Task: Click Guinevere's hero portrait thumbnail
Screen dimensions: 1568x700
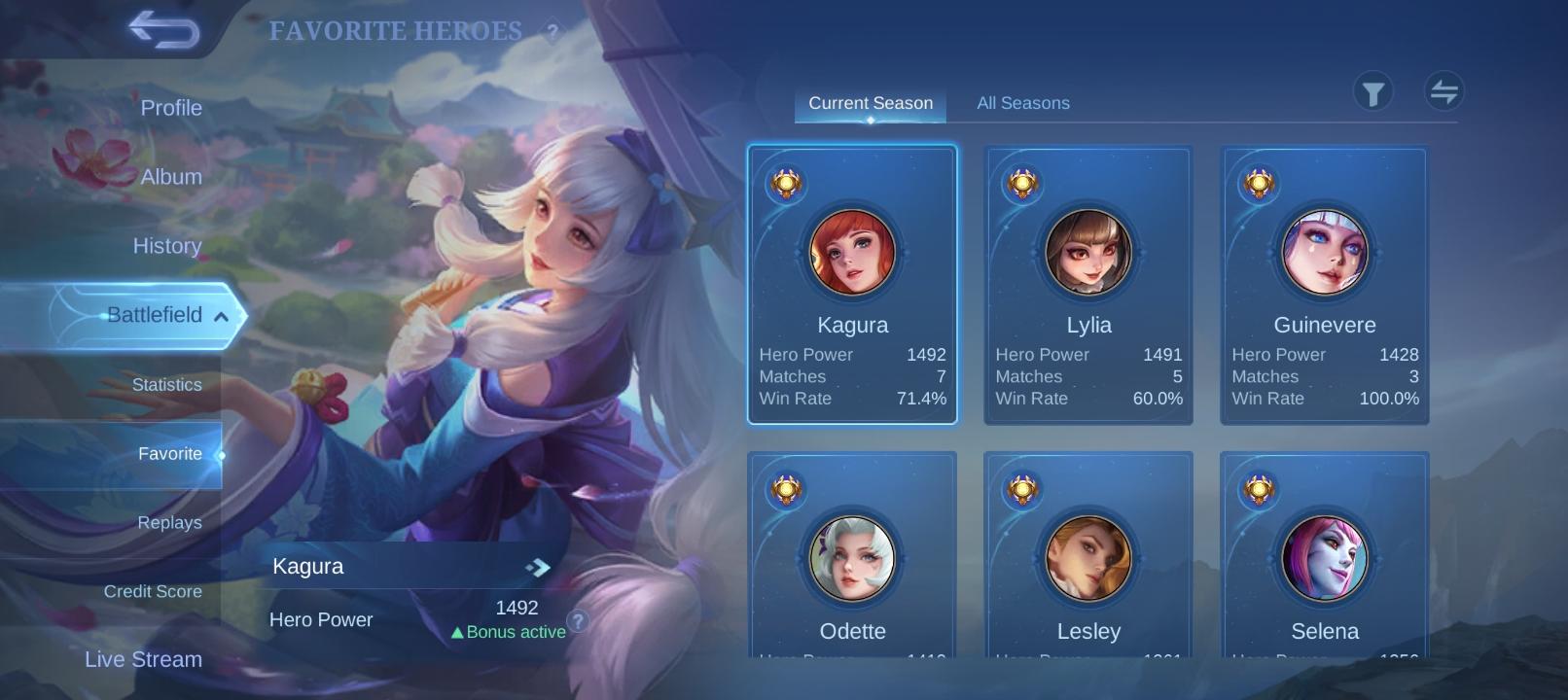Action: (1324, 253)
